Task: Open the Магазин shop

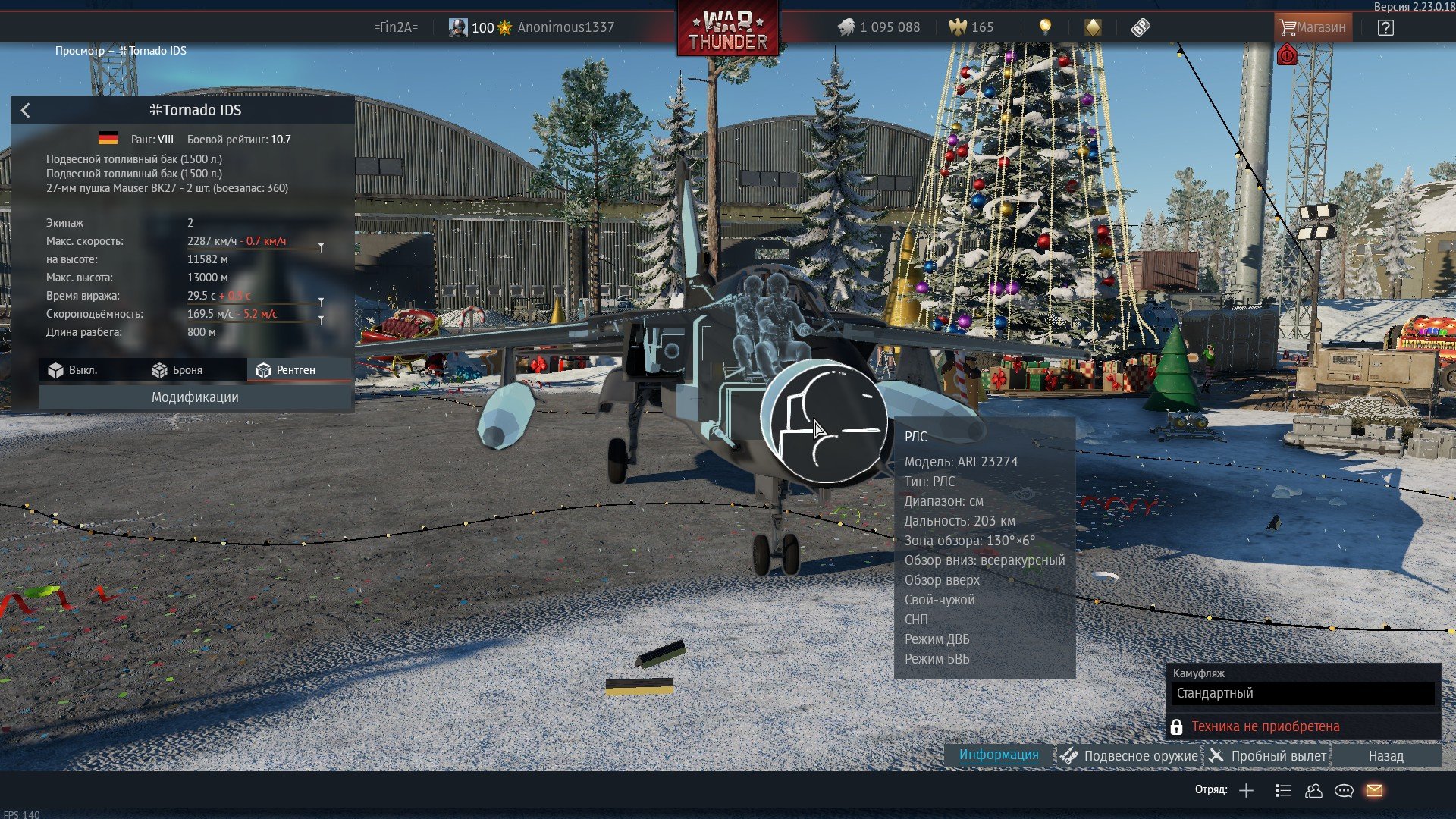Action: pyautogui.click(x=1312, y=27)
